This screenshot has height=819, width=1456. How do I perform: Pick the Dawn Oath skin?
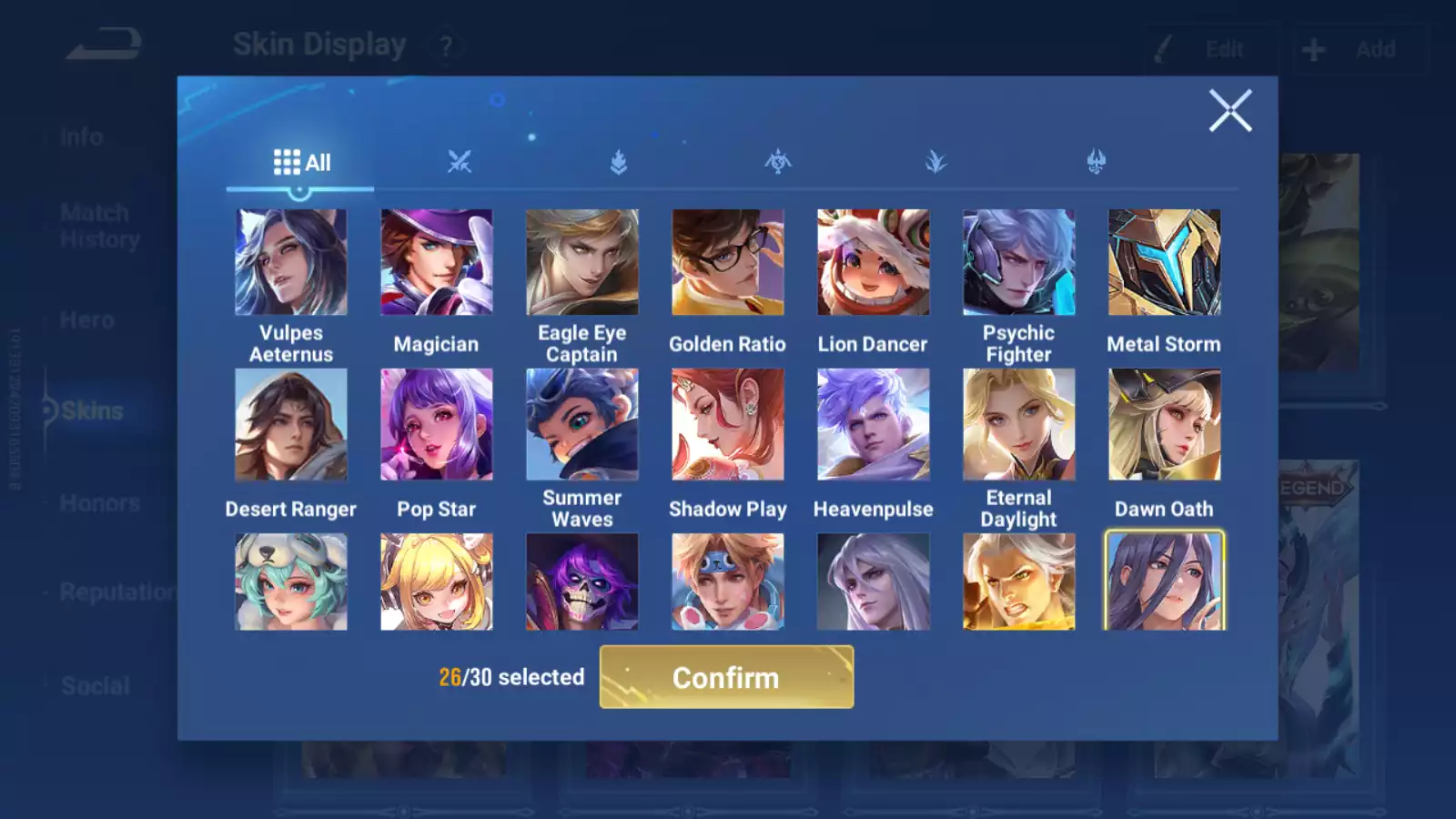click(x=1165, y=424)
